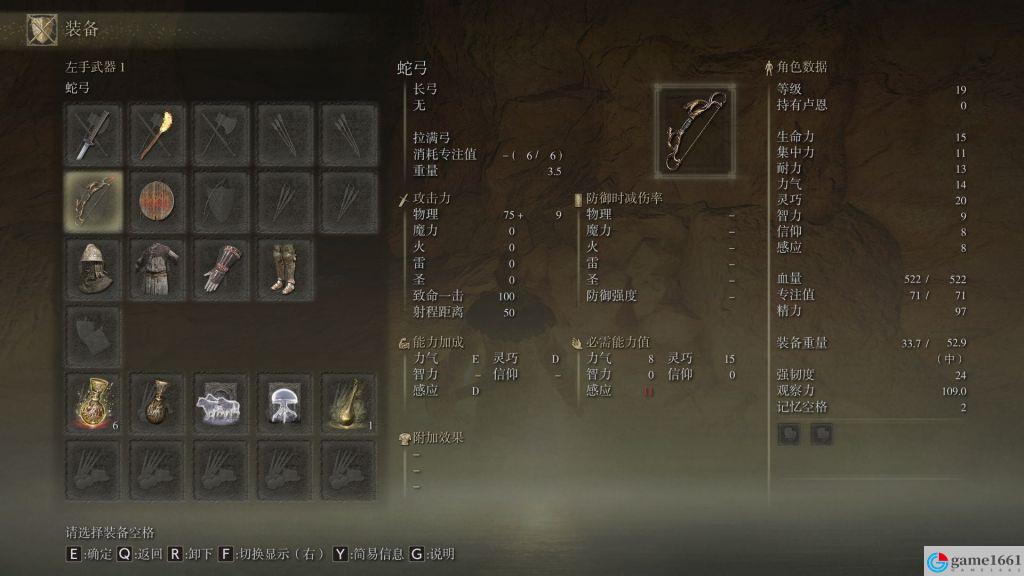
Task: Select the highlighted serpent bow slot
Action: [94, 200]
